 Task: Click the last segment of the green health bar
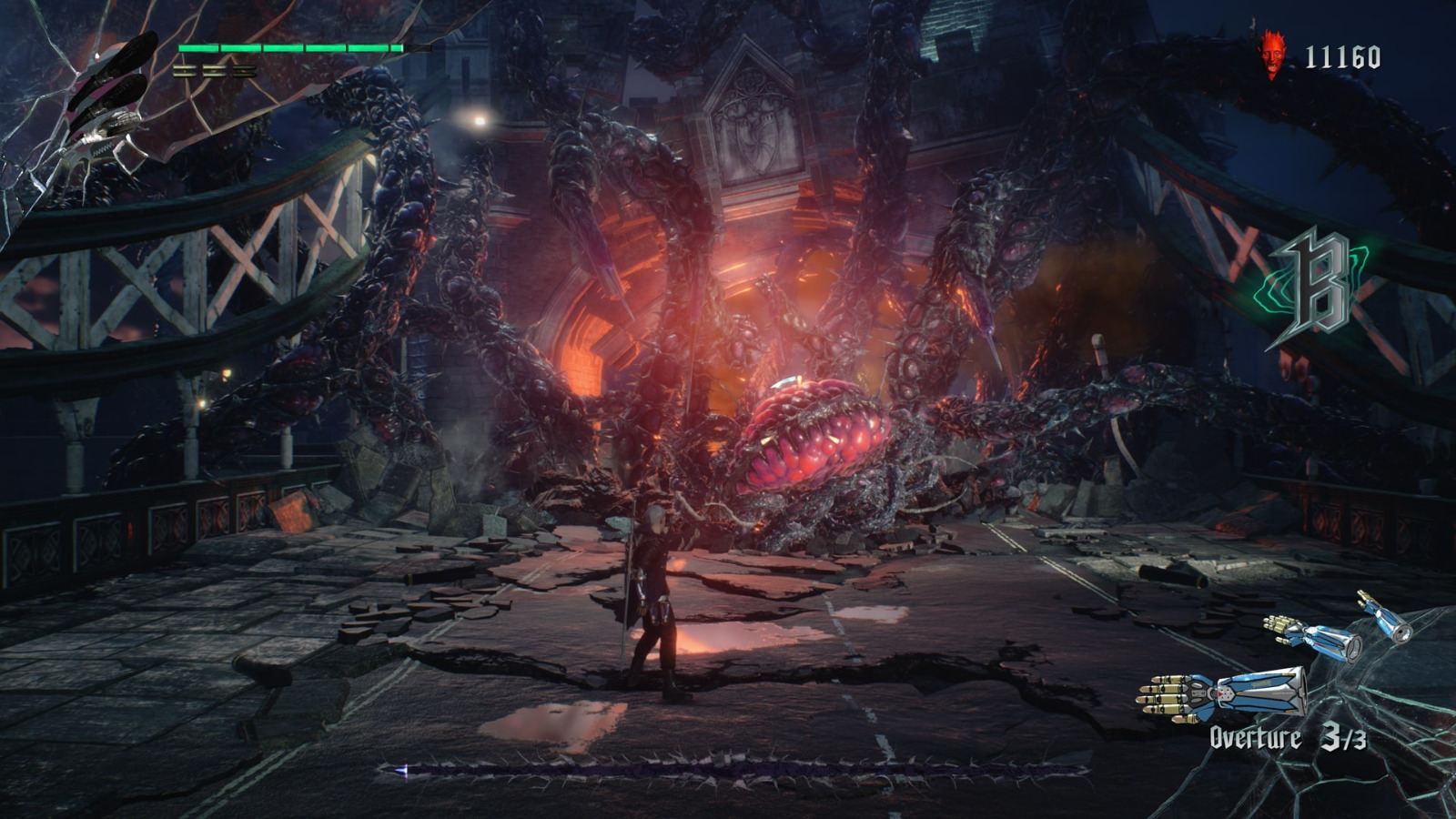click(396, 48)
